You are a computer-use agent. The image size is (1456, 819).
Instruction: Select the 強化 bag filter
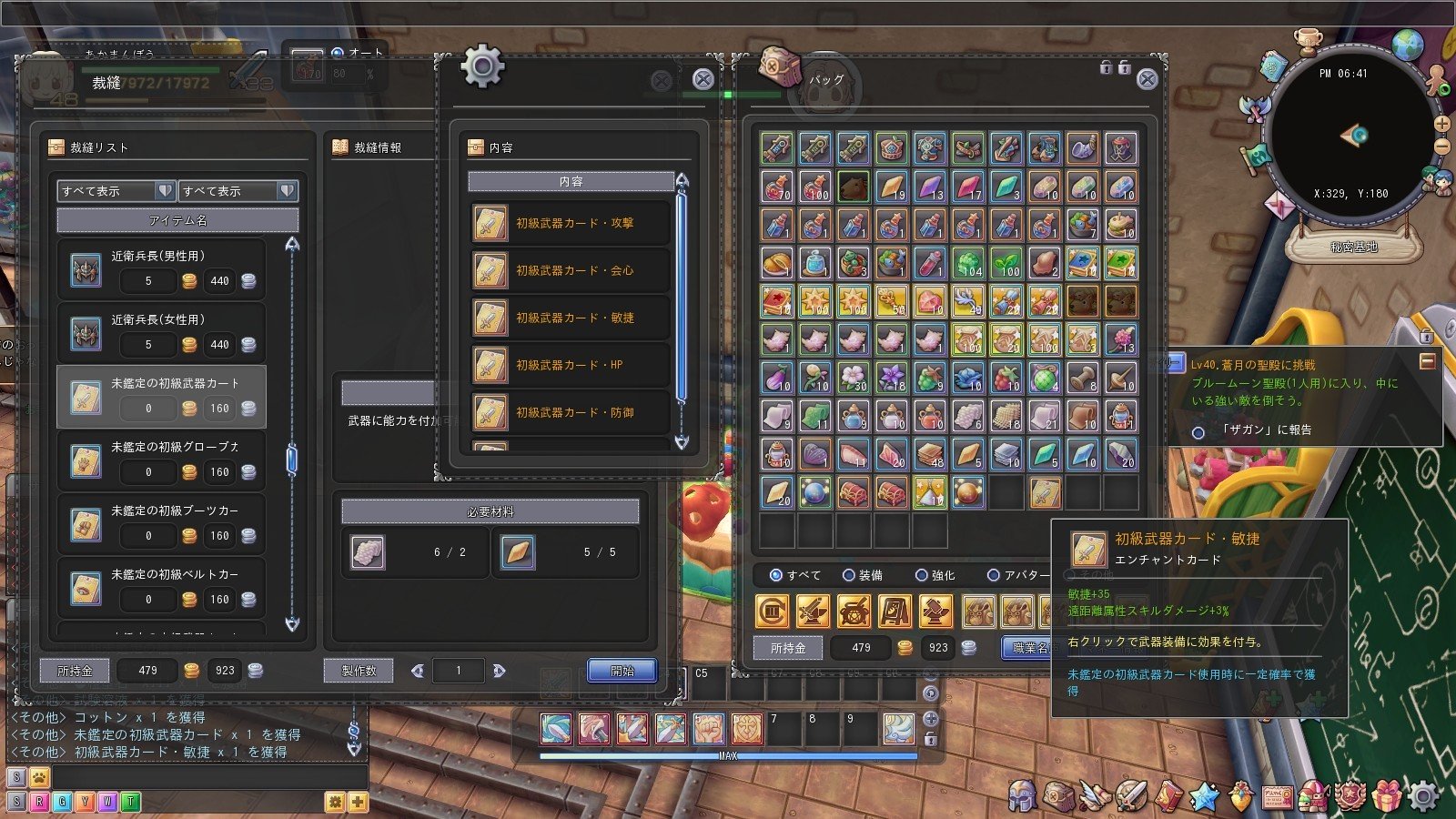point(922,575)
